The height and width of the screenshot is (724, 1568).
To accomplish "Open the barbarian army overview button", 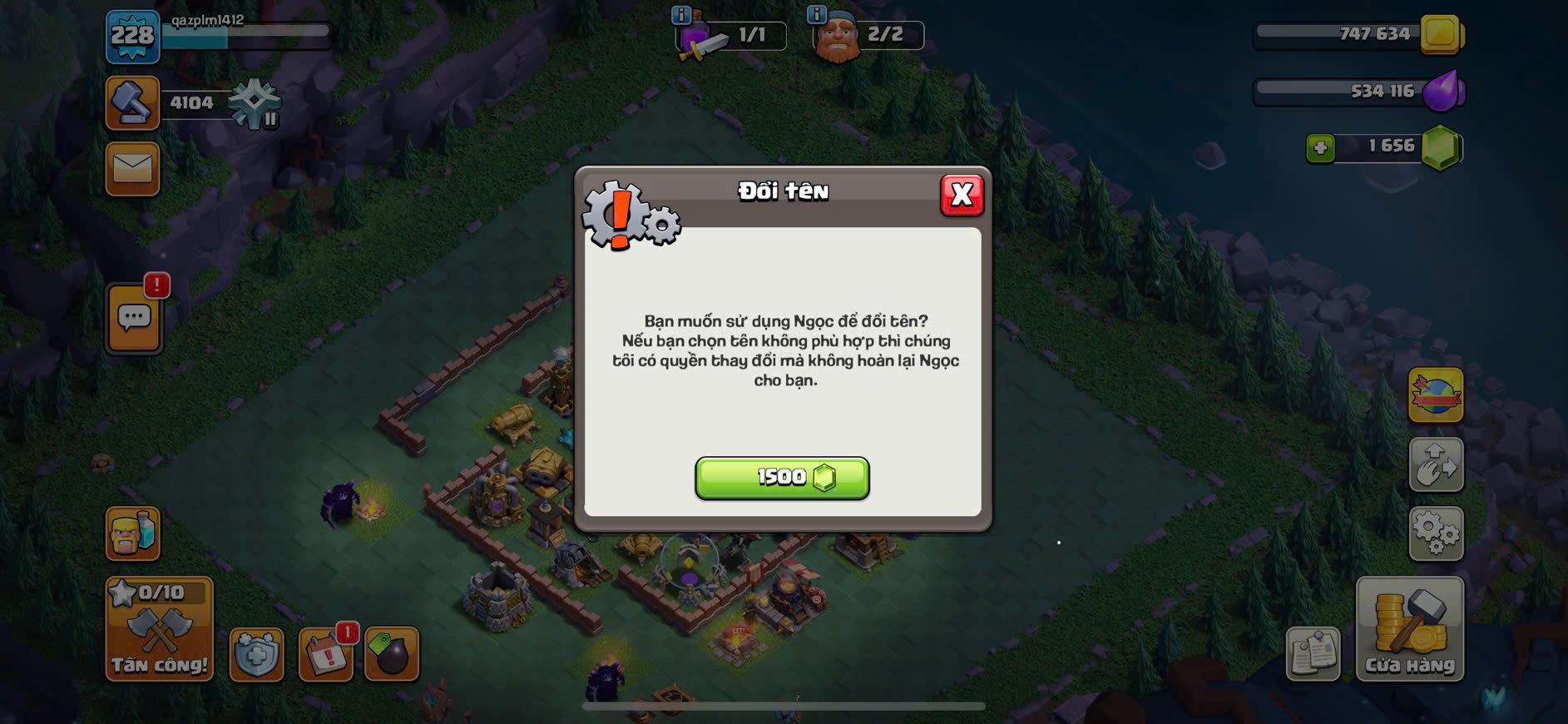I will click(x=132, y=533).
